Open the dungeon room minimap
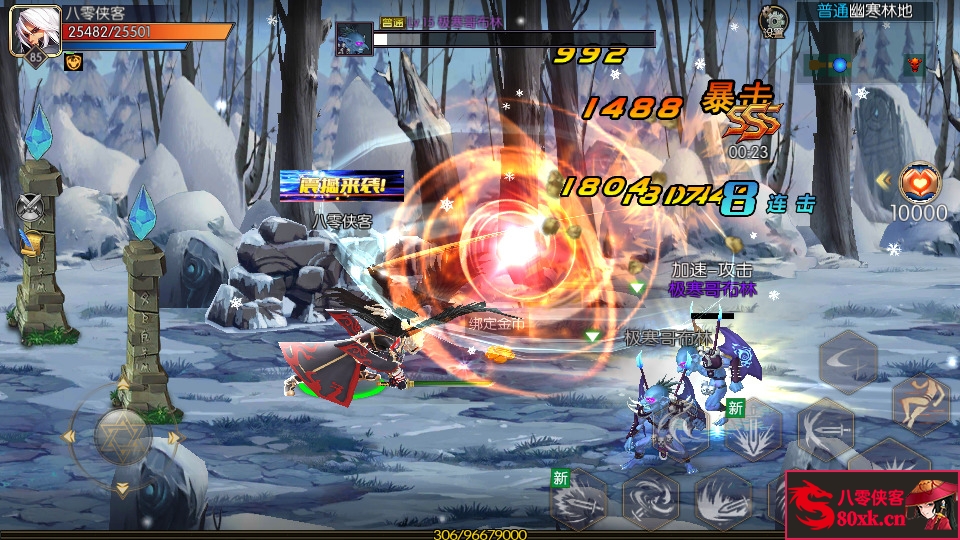Viewport: 960px width, 540px height. [865, 65]
